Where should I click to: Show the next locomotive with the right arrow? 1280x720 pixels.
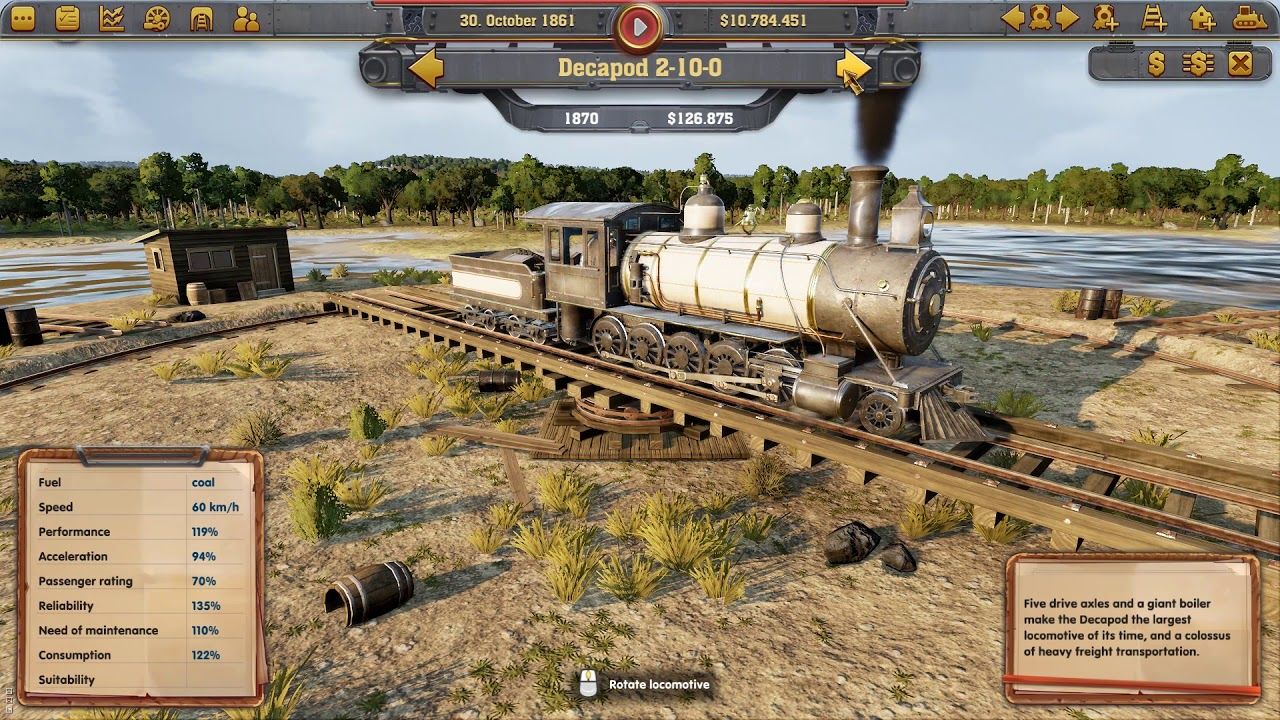click(x=852, y=67)
